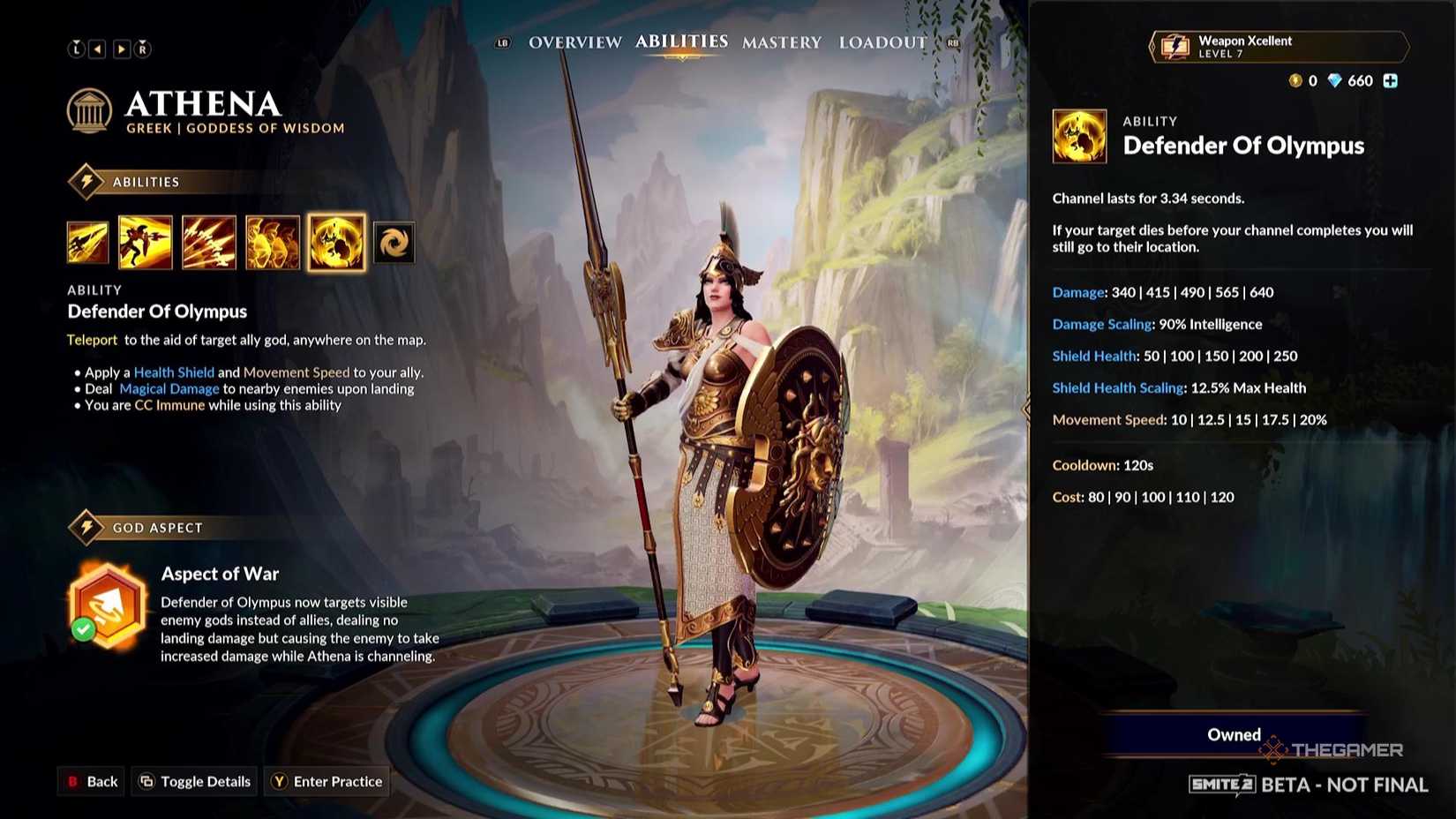The height and width of the screenshot is (819, 1456).
Task: Switch to the Mastery tab
Action: pos(781,42)
